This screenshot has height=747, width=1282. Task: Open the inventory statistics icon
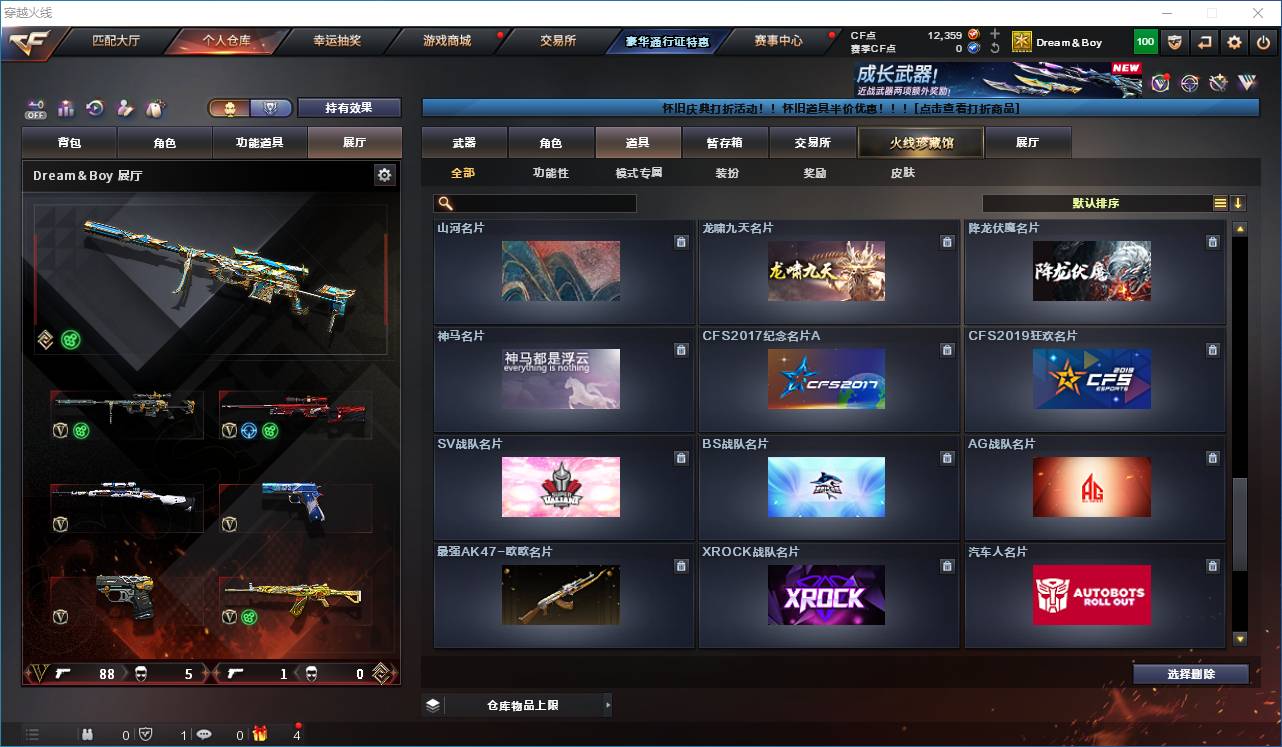(68, 110)
